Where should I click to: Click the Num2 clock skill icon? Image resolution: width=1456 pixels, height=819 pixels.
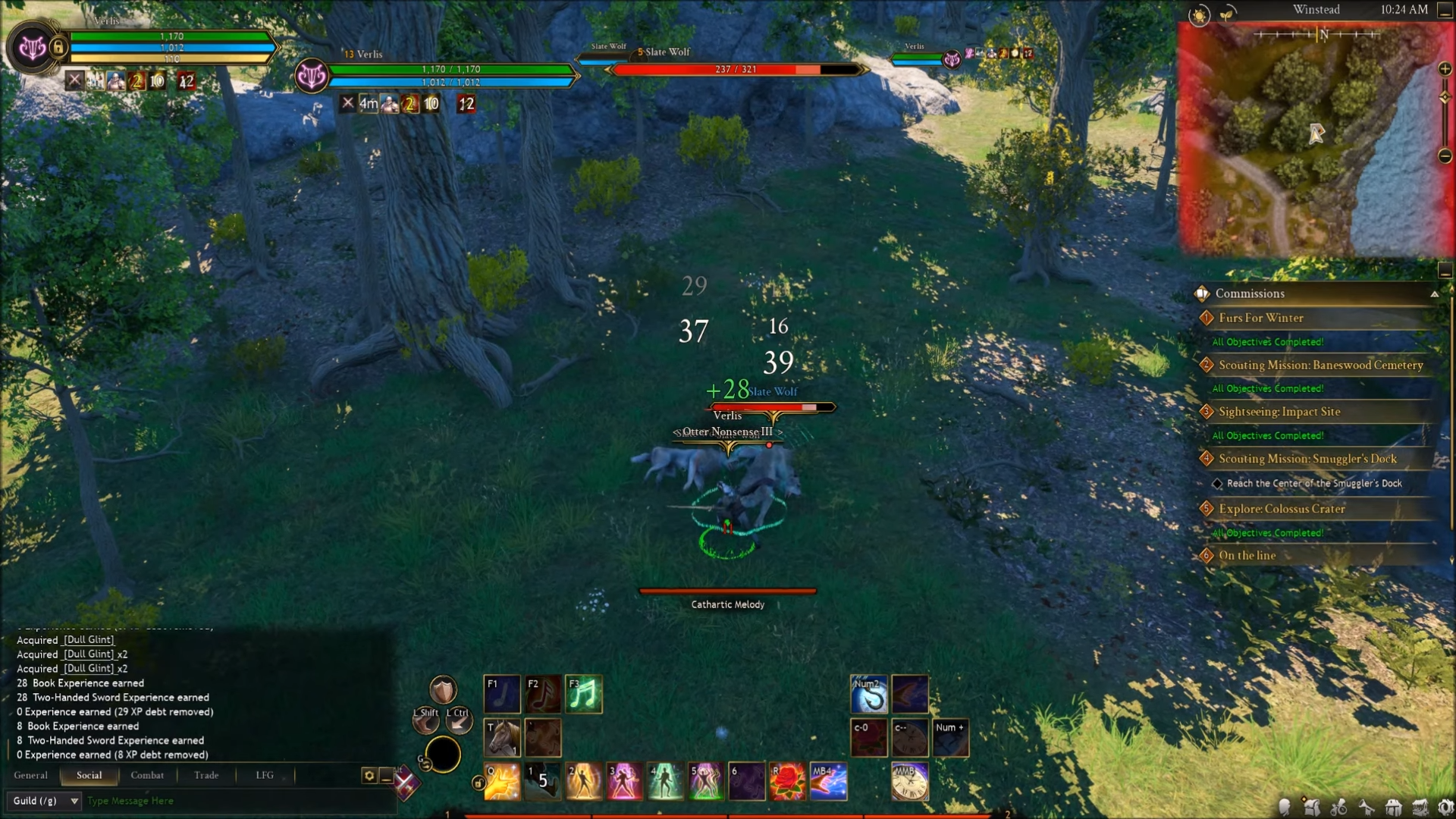coord(869,692)
